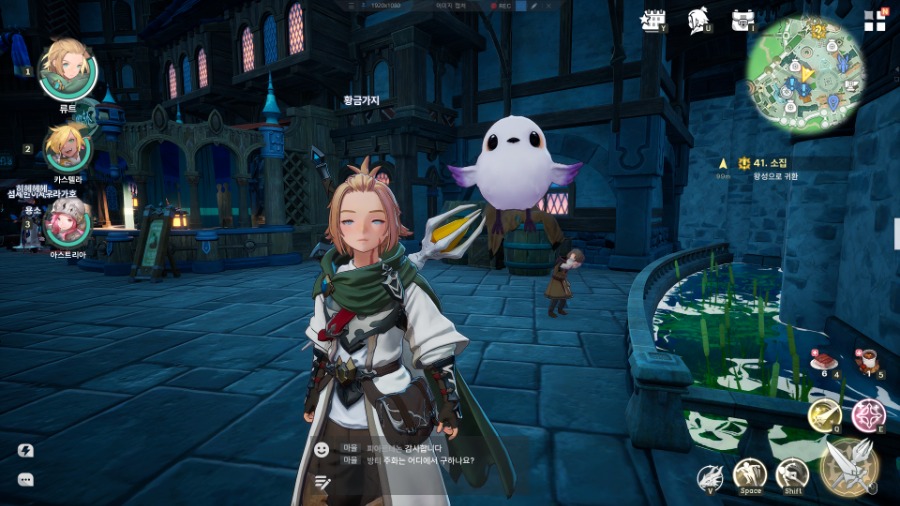Use the hot cocoa cup item
This screenshot has width=900, height=506.
click(866, 360)
